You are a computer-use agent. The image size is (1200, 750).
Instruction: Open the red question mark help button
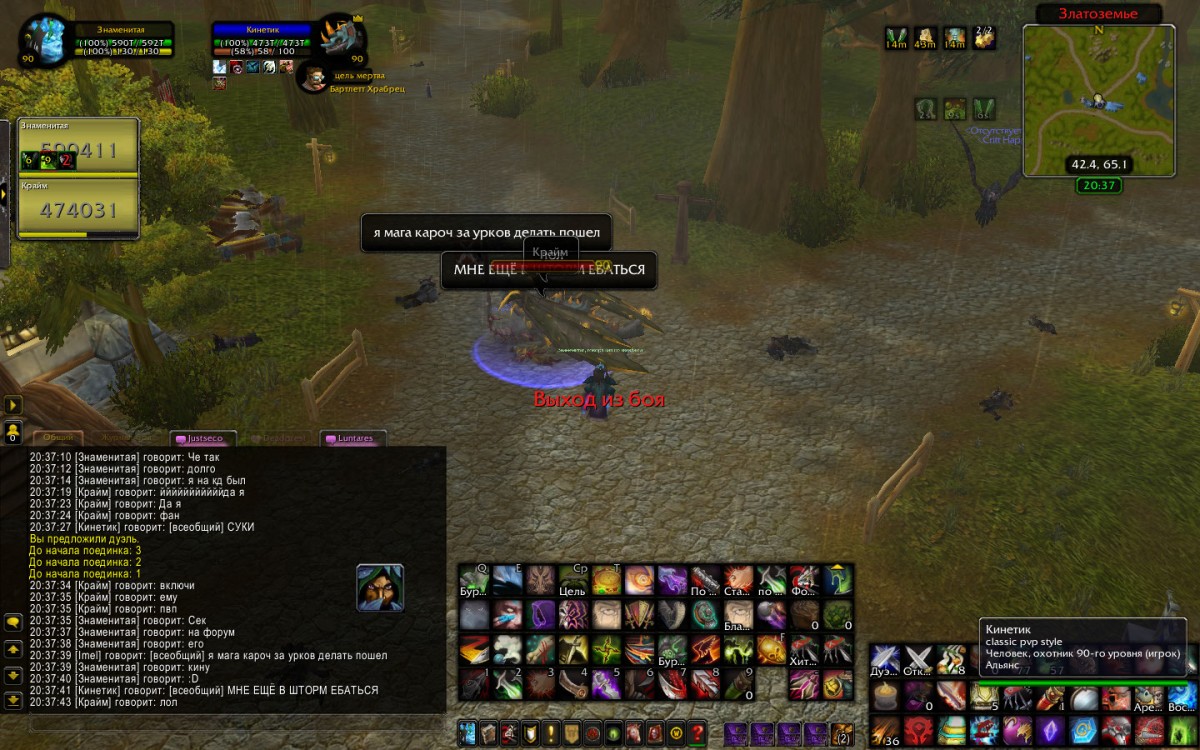697,732
